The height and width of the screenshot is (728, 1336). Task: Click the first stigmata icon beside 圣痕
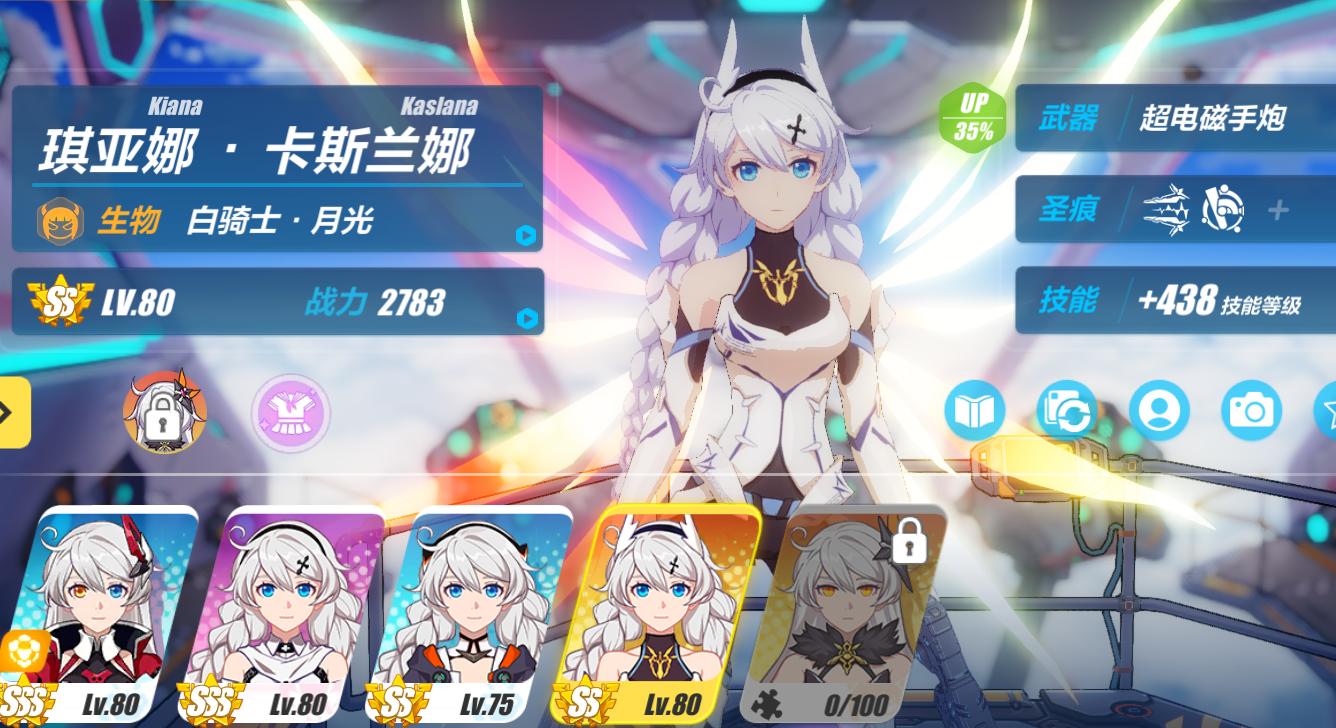click(1164, 212)
